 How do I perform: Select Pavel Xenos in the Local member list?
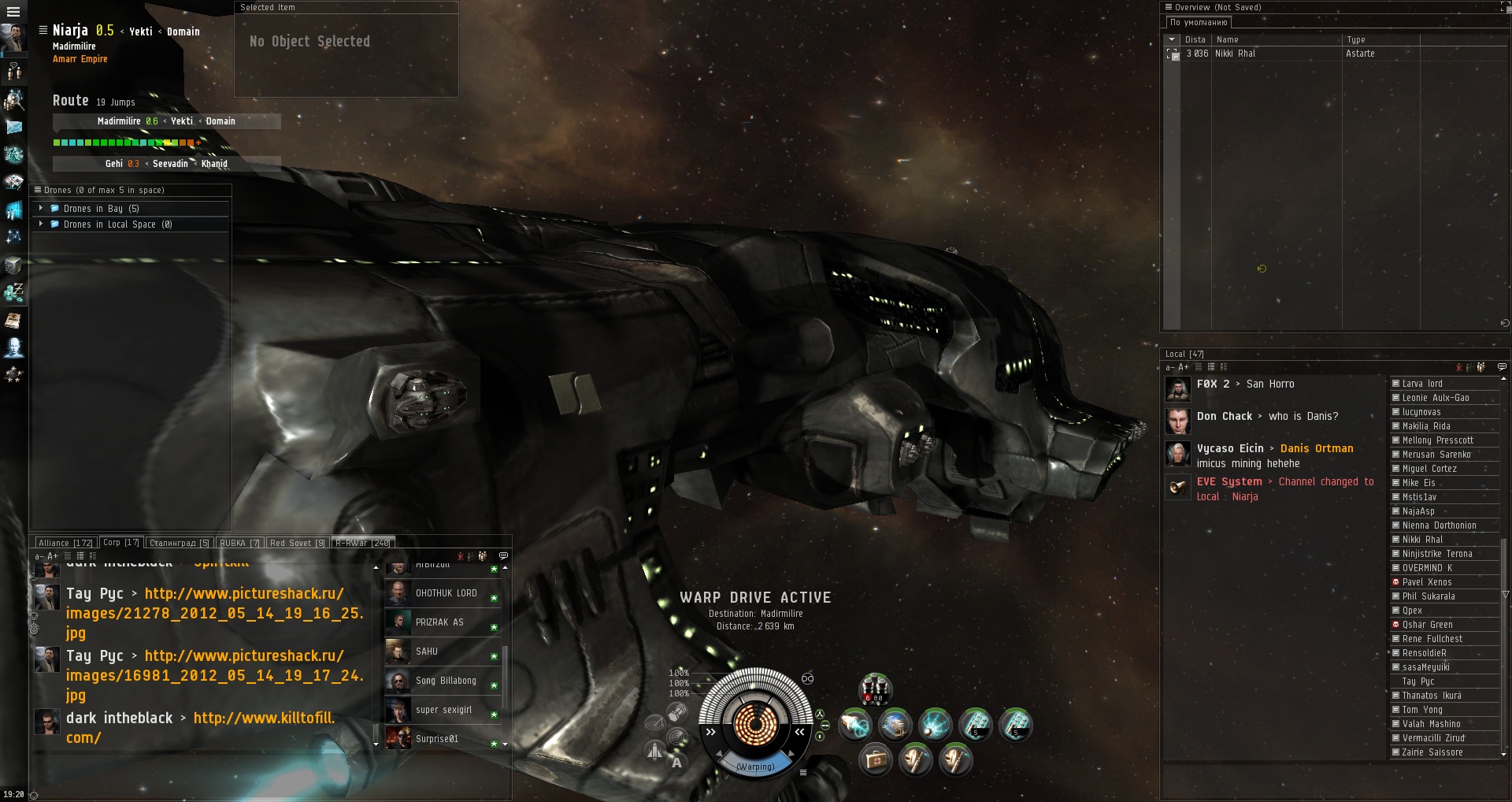point(1427,582)
